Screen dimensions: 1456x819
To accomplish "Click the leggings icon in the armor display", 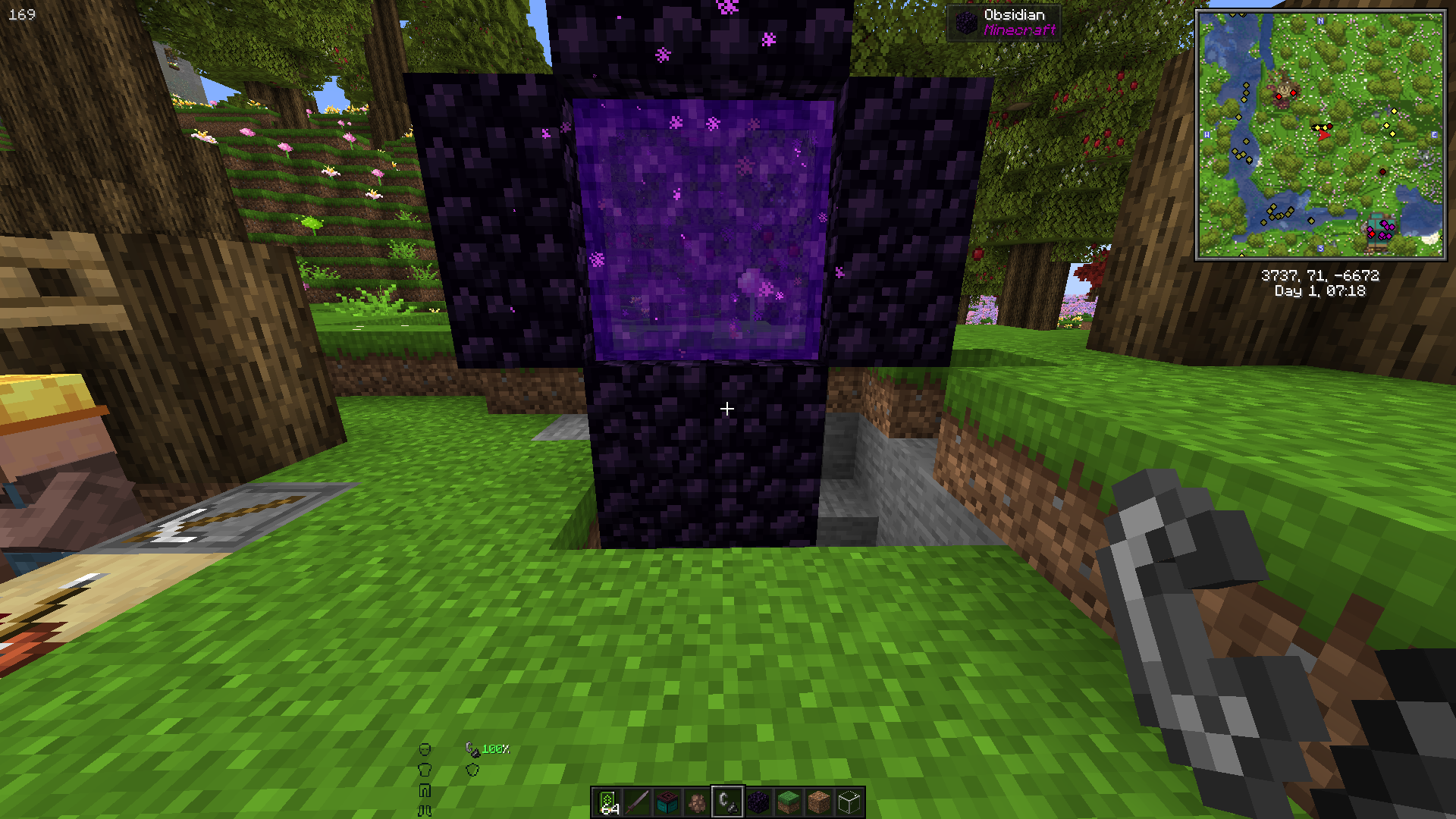I will pyautogui.click(x=425, y=791).
